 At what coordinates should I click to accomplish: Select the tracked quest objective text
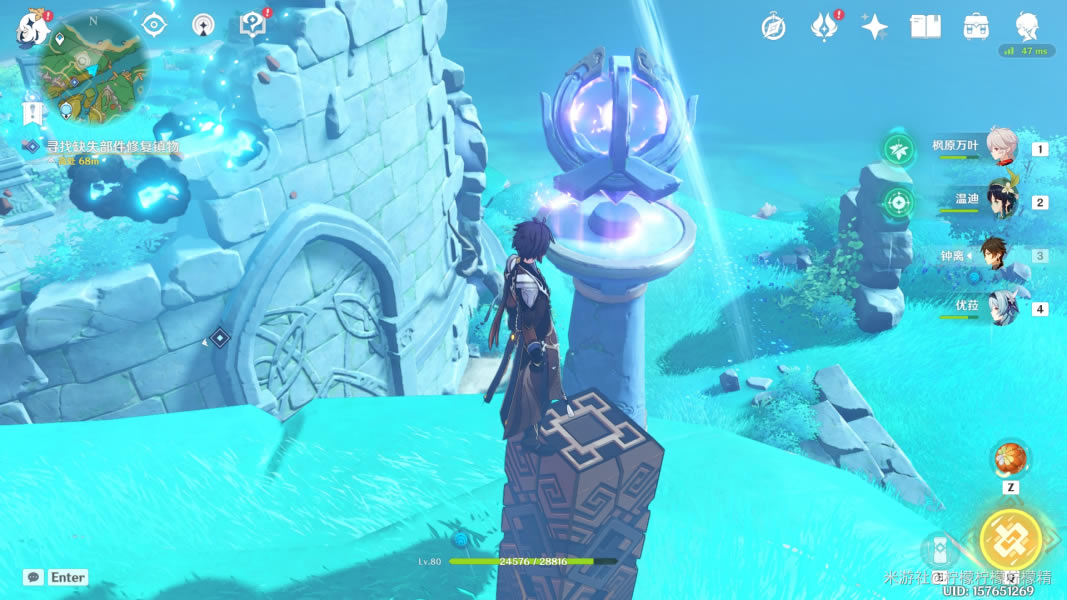coord(112,147)
